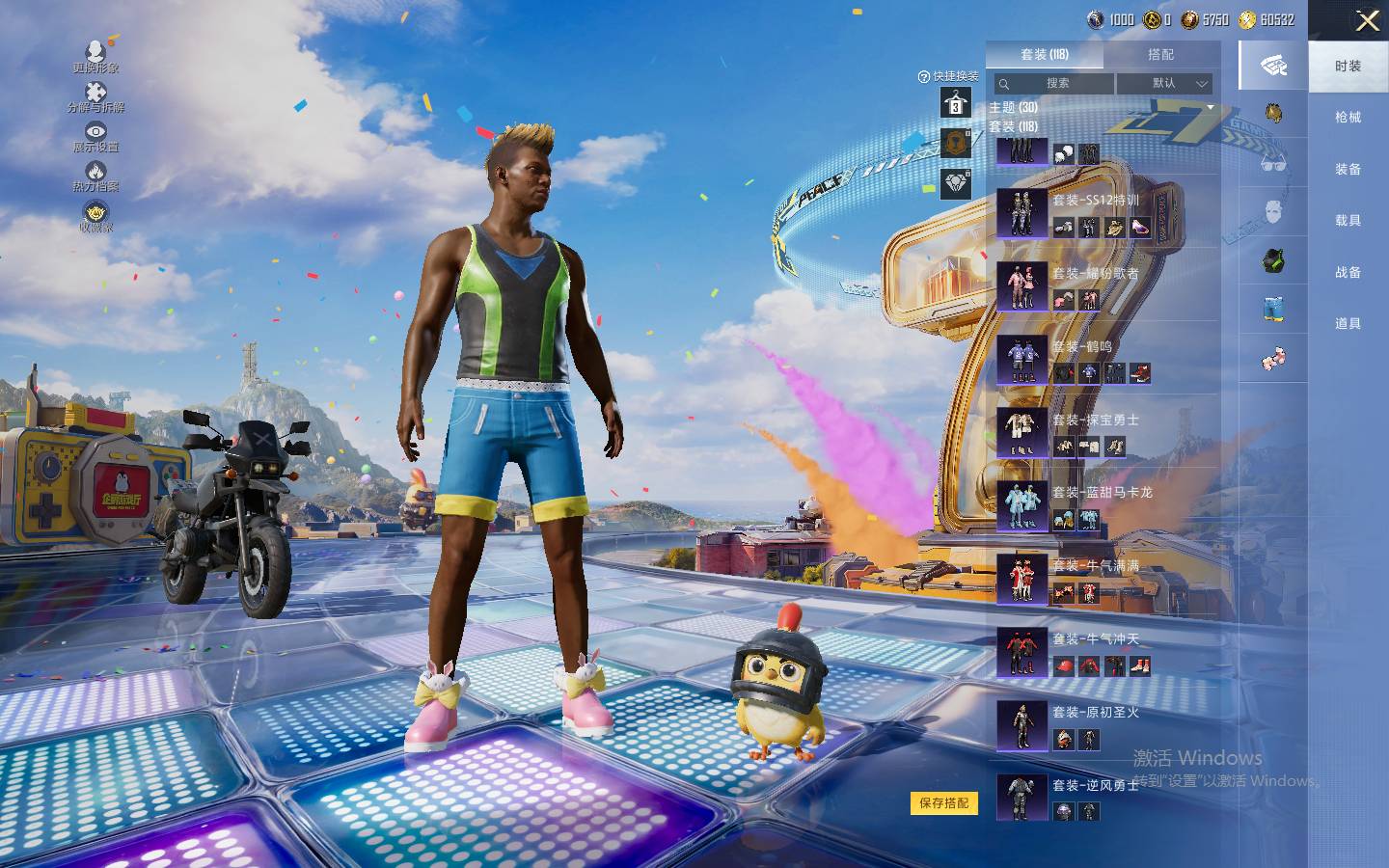Save outfit with 保存搭配 button
The image size is (1389, 868).
(943, 802)
